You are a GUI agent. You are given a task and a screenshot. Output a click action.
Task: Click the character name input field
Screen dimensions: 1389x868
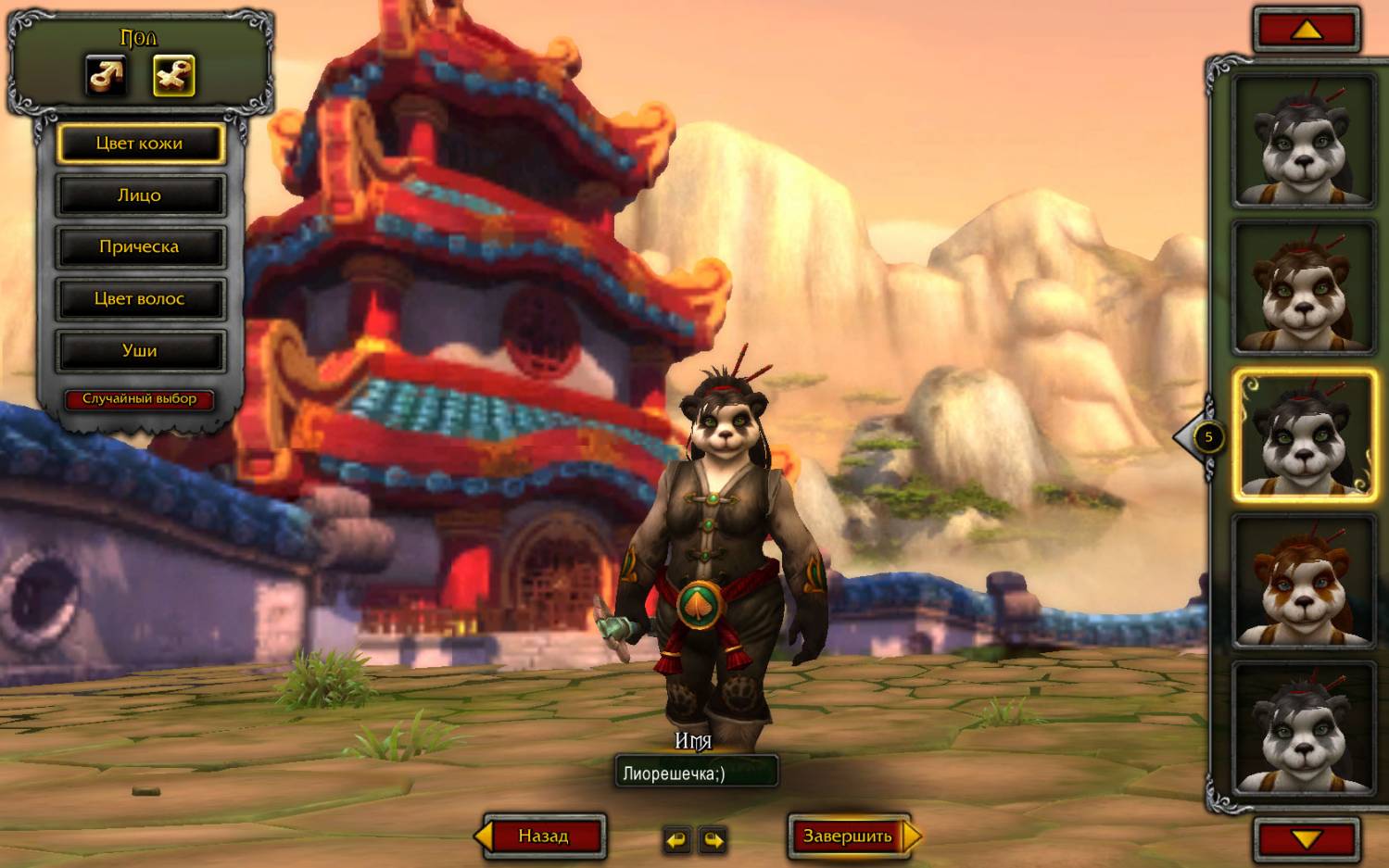(x=696, y=773)
